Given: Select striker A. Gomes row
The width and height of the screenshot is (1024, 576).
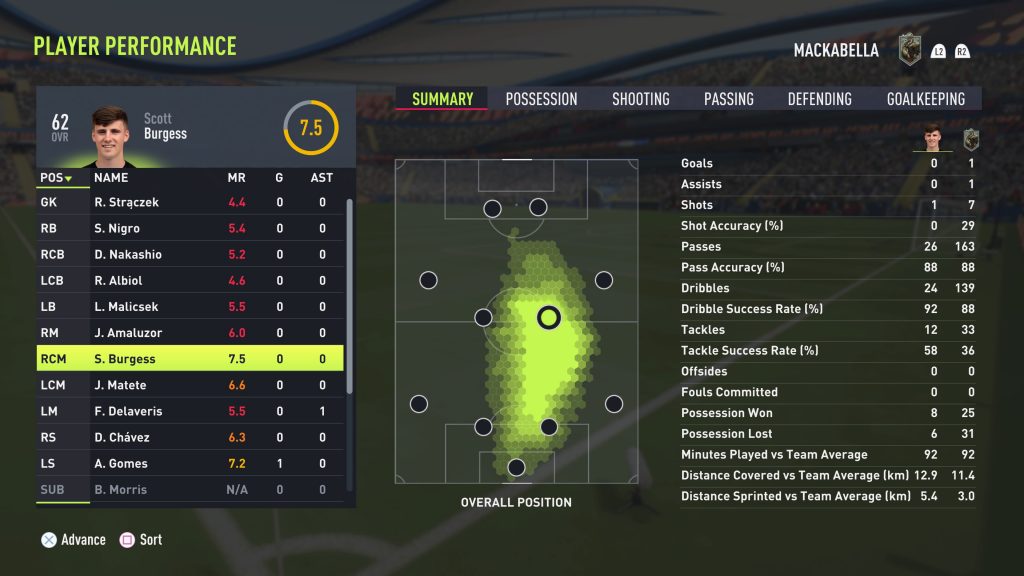Looking at the screenshot, I should (190, 463).
